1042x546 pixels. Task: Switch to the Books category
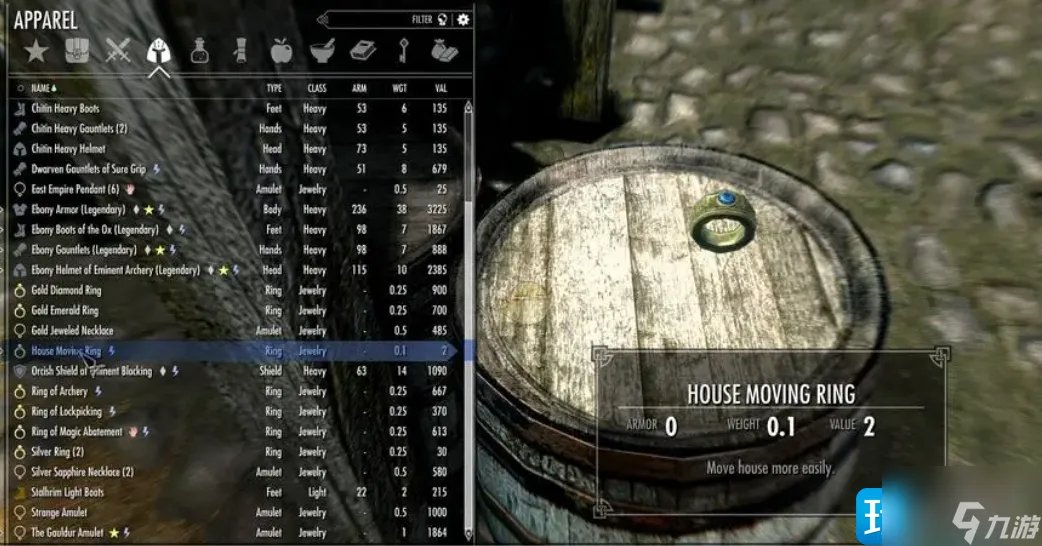tap(363, 51)
